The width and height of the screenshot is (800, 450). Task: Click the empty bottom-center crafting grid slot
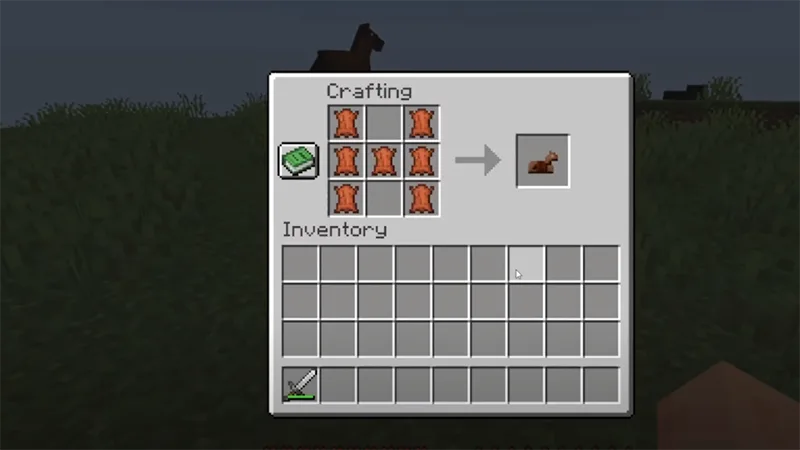[x=384, y=197]
